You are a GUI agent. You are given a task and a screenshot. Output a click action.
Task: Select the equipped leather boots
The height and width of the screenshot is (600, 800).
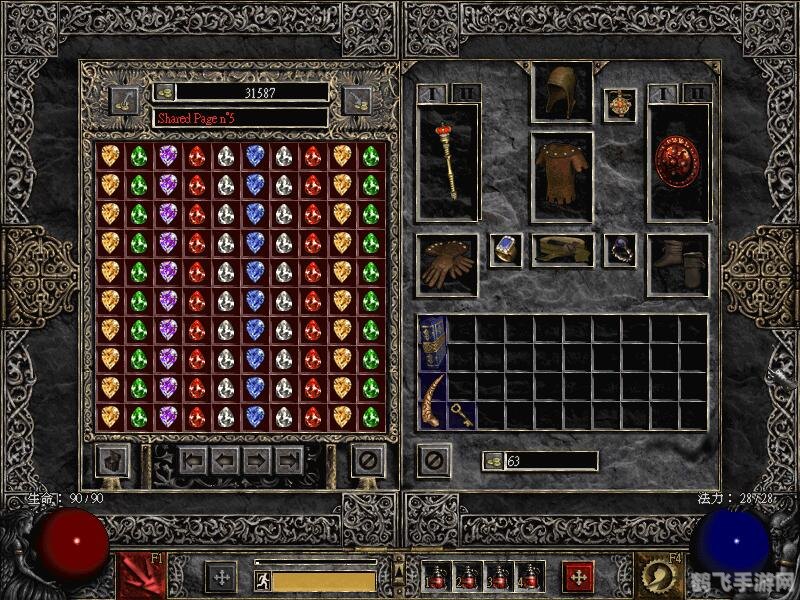tap(678, 264)
